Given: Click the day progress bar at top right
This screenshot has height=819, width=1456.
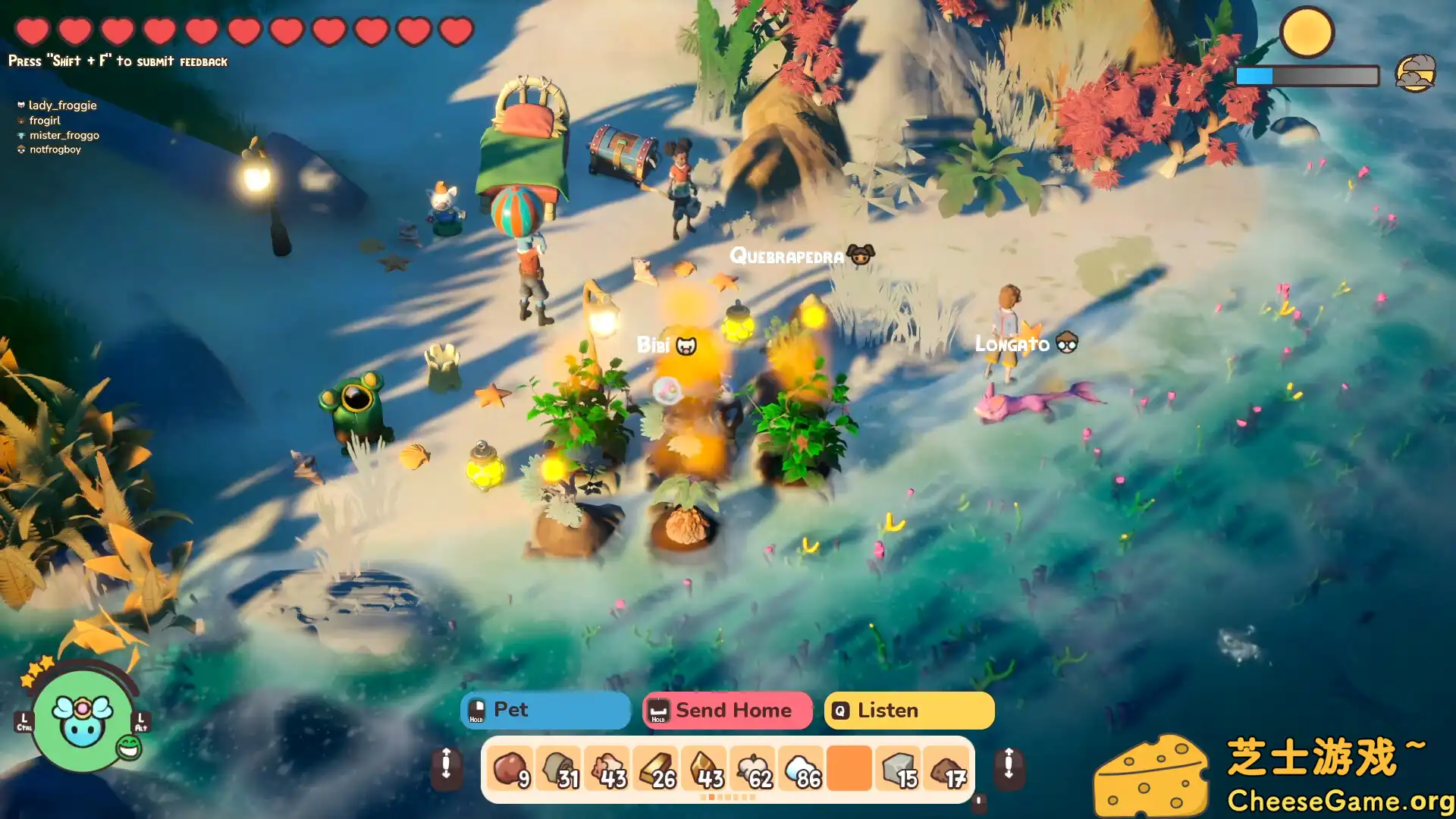Looking at the screenshot, I should click(x=1307, y=76).
